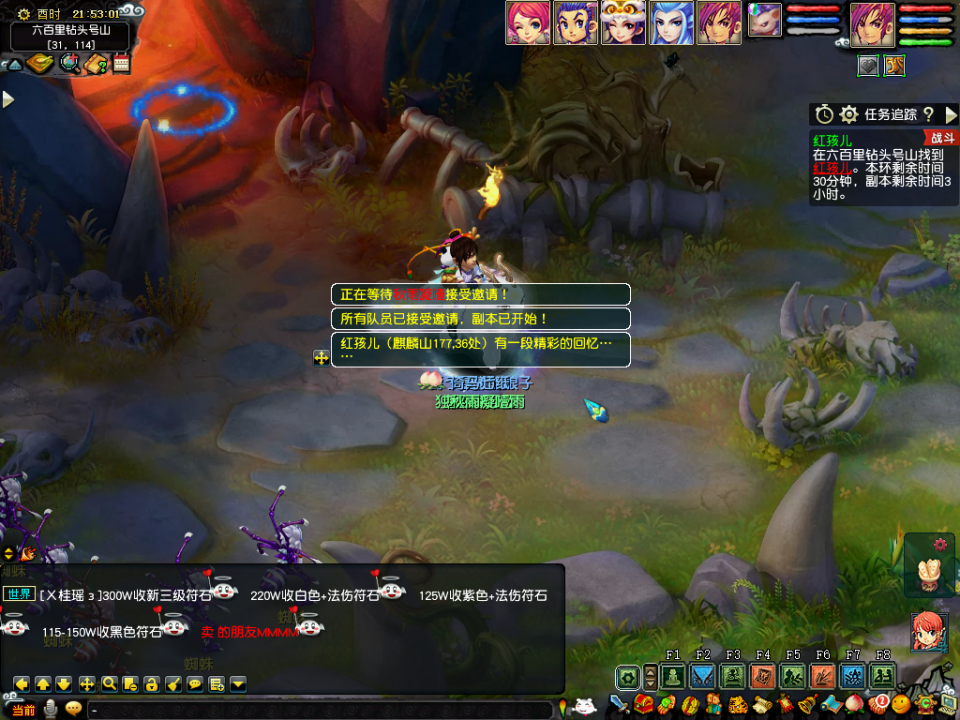960x720 pixels.
Task: Open the sword attack menu icon
Action: [620, 706]
